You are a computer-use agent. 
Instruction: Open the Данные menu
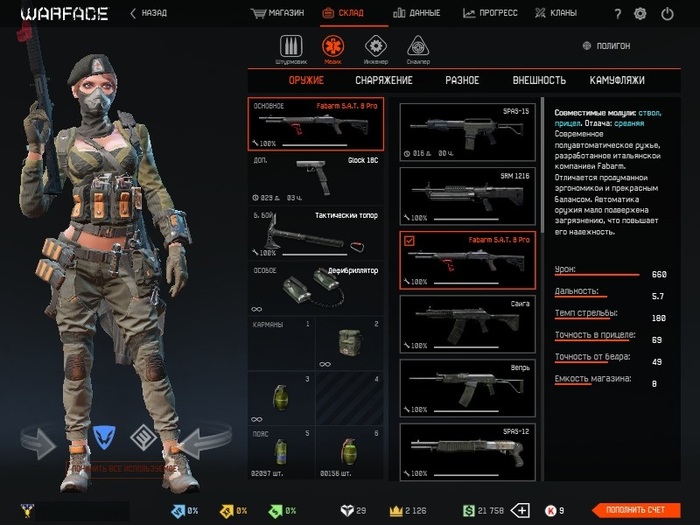416,14
